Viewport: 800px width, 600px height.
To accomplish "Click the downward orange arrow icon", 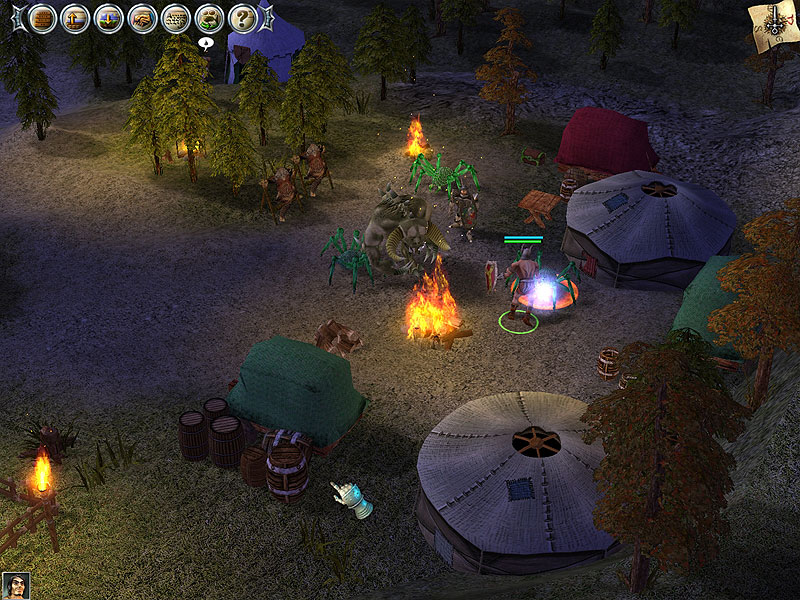I will pyautogui.click(x=109, y=18).
